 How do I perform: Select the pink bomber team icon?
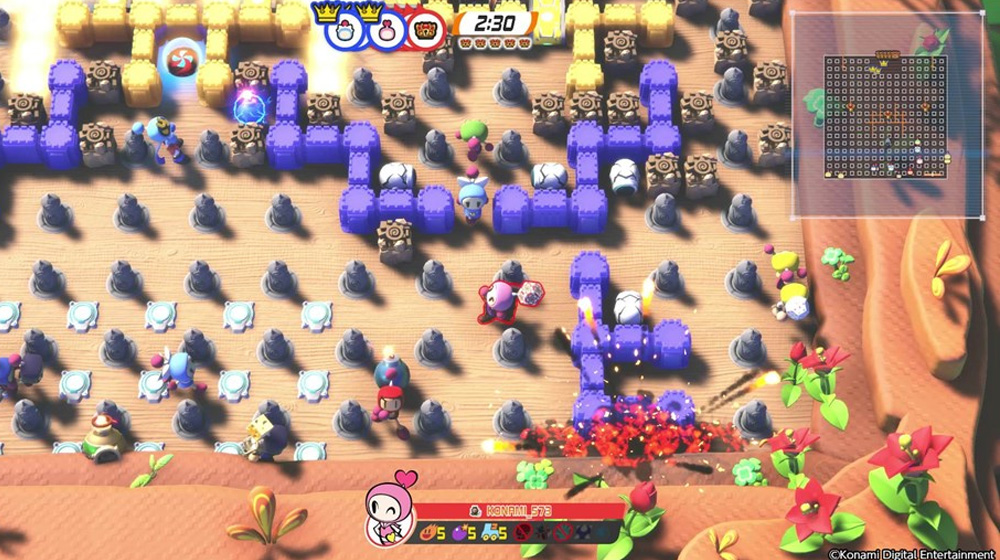pos(386,28)
